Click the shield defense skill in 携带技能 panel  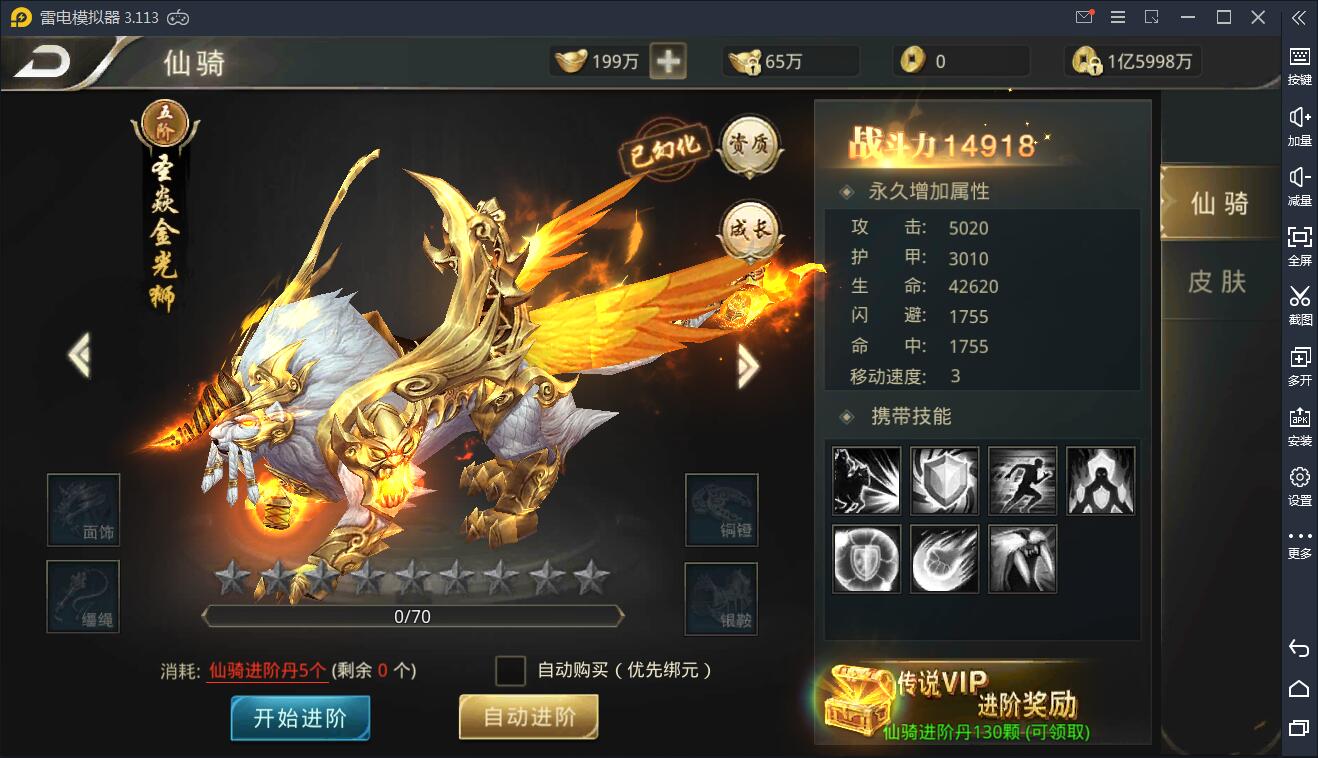pyautogui.click(x=943, y=481)
